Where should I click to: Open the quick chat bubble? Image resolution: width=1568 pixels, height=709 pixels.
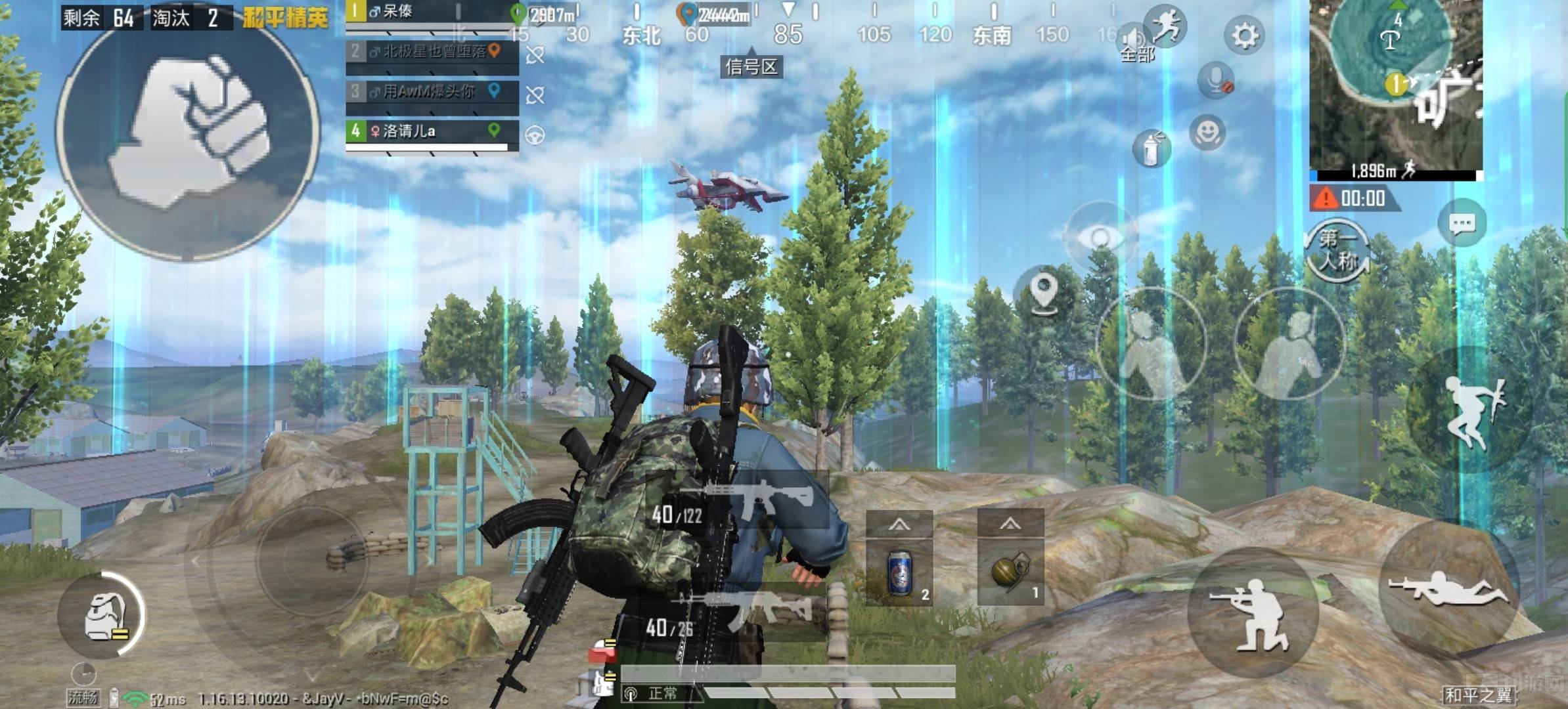click(x=1462, y=224)
